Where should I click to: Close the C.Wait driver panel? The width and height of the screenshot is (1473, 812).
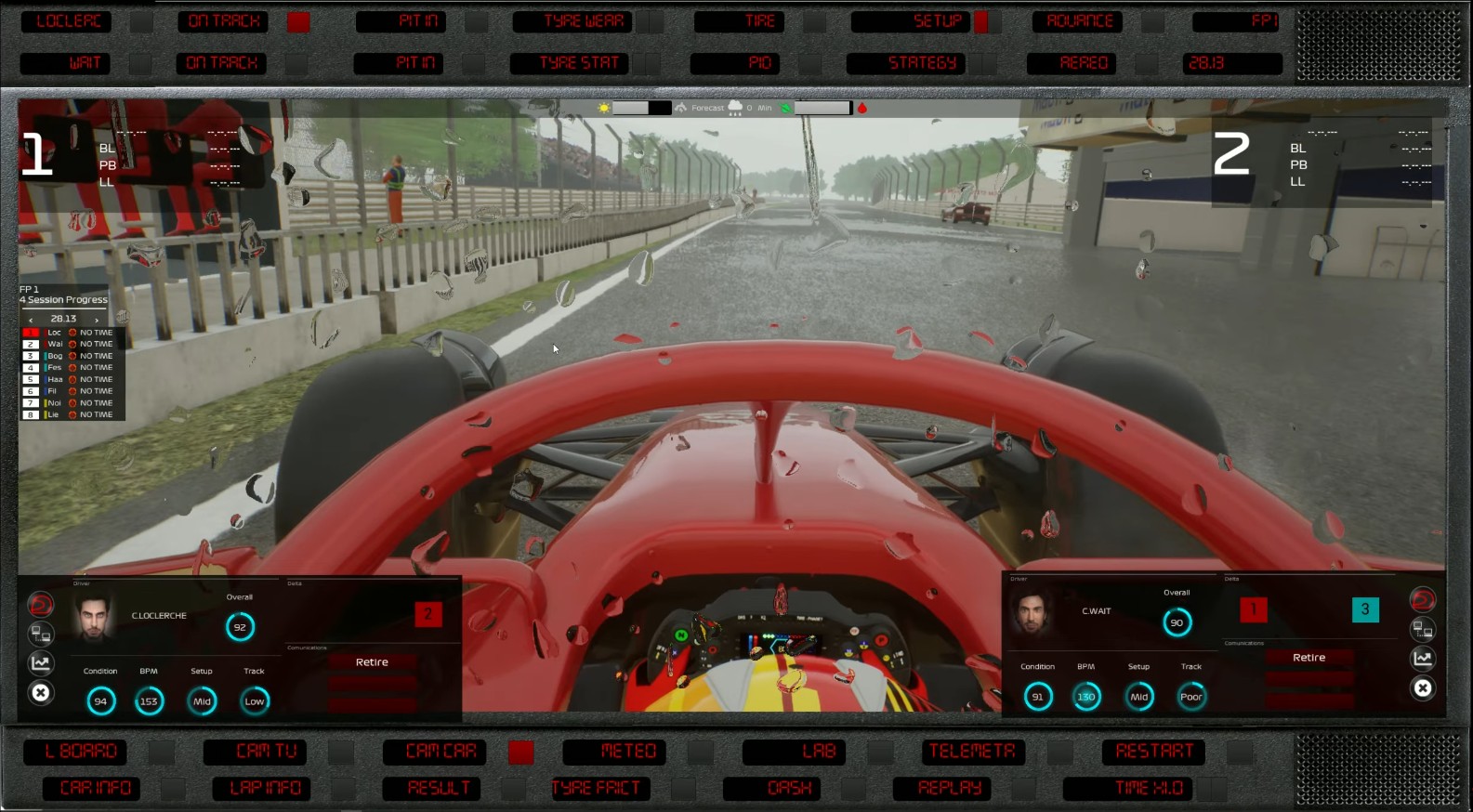(1422, 688)
